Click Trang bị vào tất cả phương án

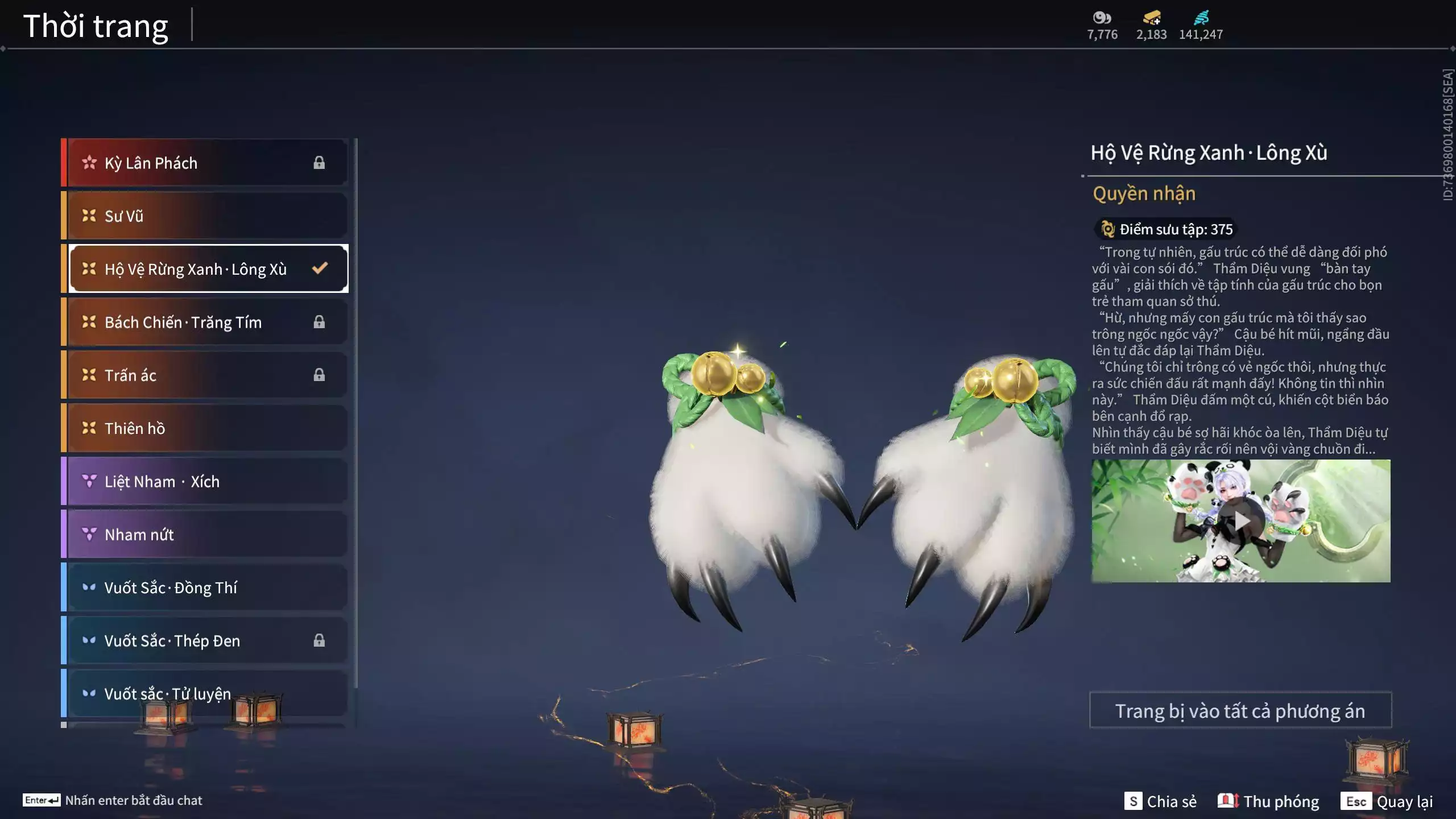[1240, 710]
